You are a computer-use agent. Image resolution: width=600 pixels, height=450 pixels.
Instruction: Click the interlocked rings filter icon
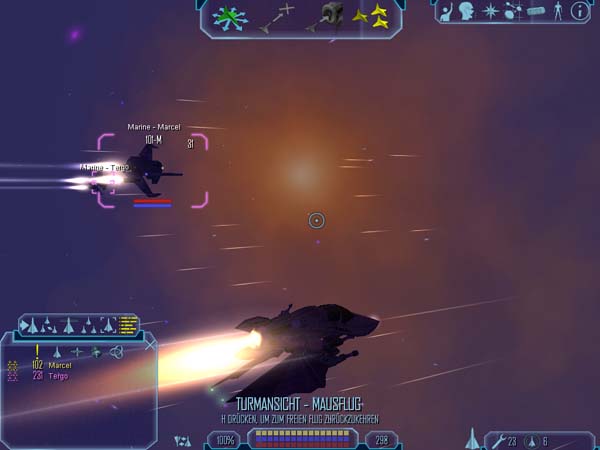[x=116, y=351]
